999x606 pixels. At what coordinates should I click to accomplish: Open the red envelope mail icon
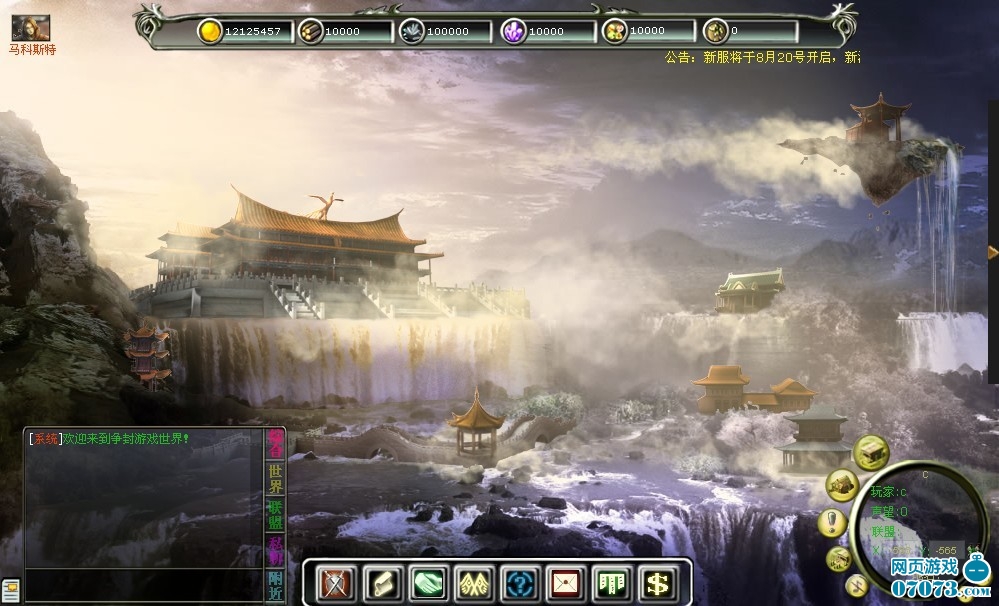coord(565,583)
